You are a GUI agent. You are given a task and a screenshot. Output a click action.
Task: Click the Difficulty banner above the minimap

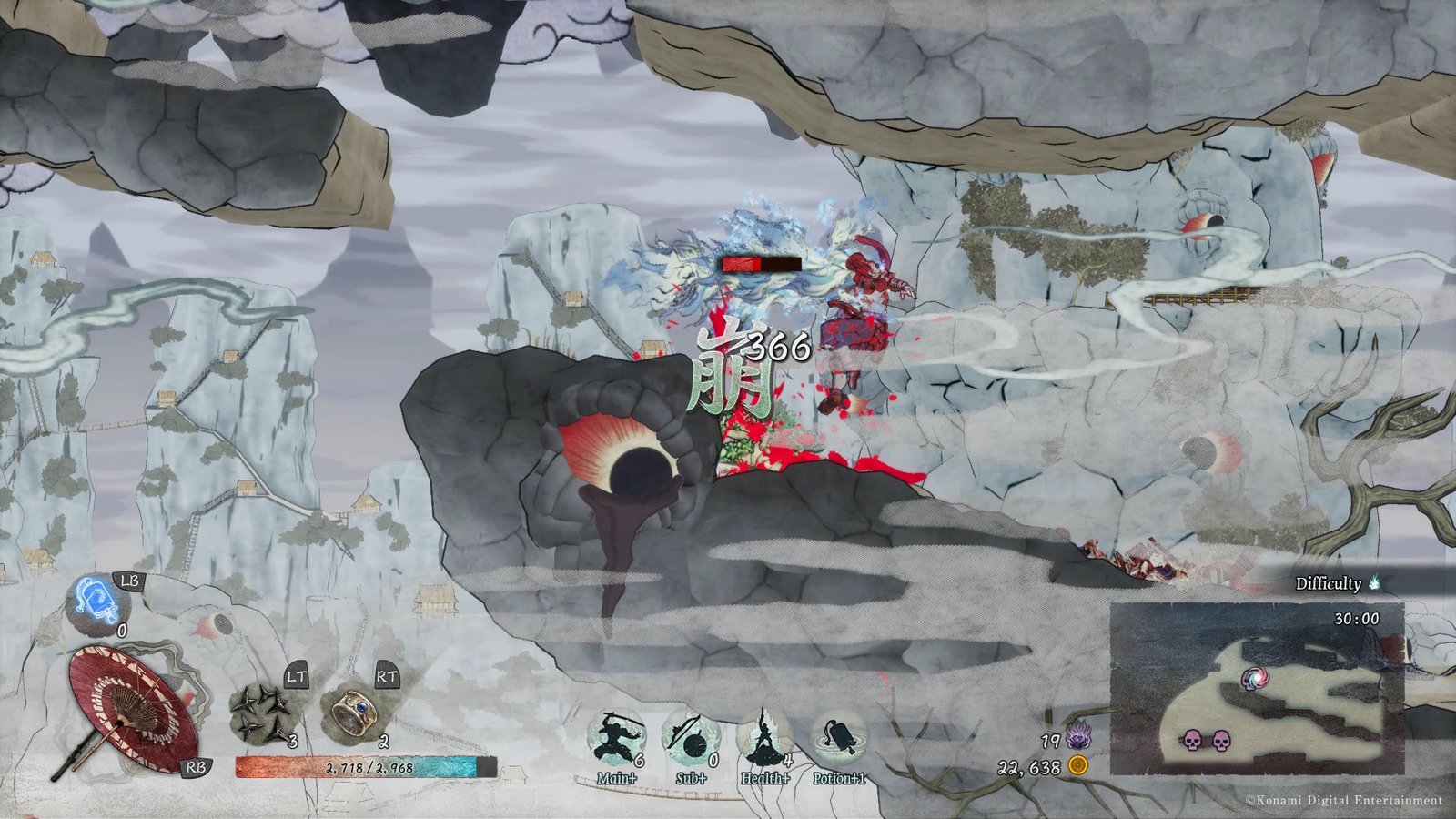click(x=1339, y=583)
